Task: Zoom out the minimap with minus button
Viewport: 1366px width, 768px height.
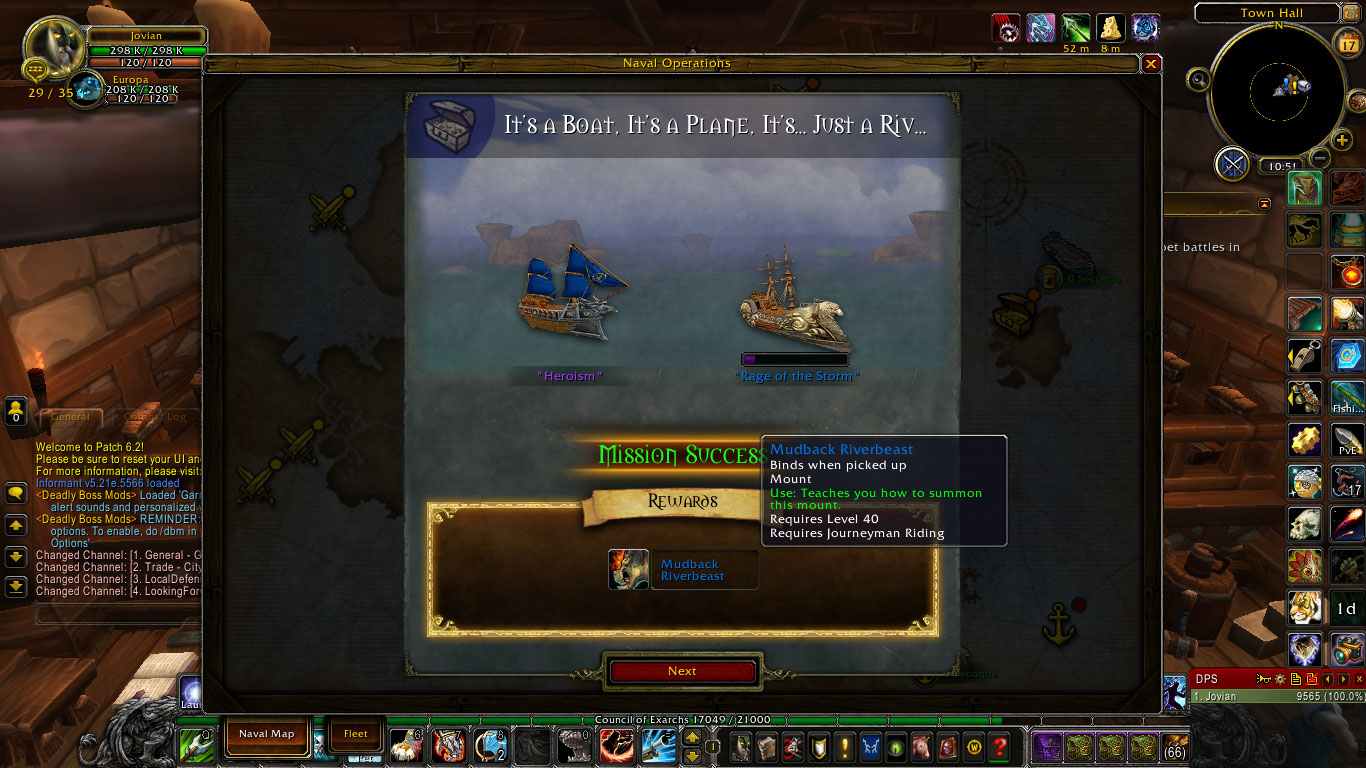Action: (1320, 157)
